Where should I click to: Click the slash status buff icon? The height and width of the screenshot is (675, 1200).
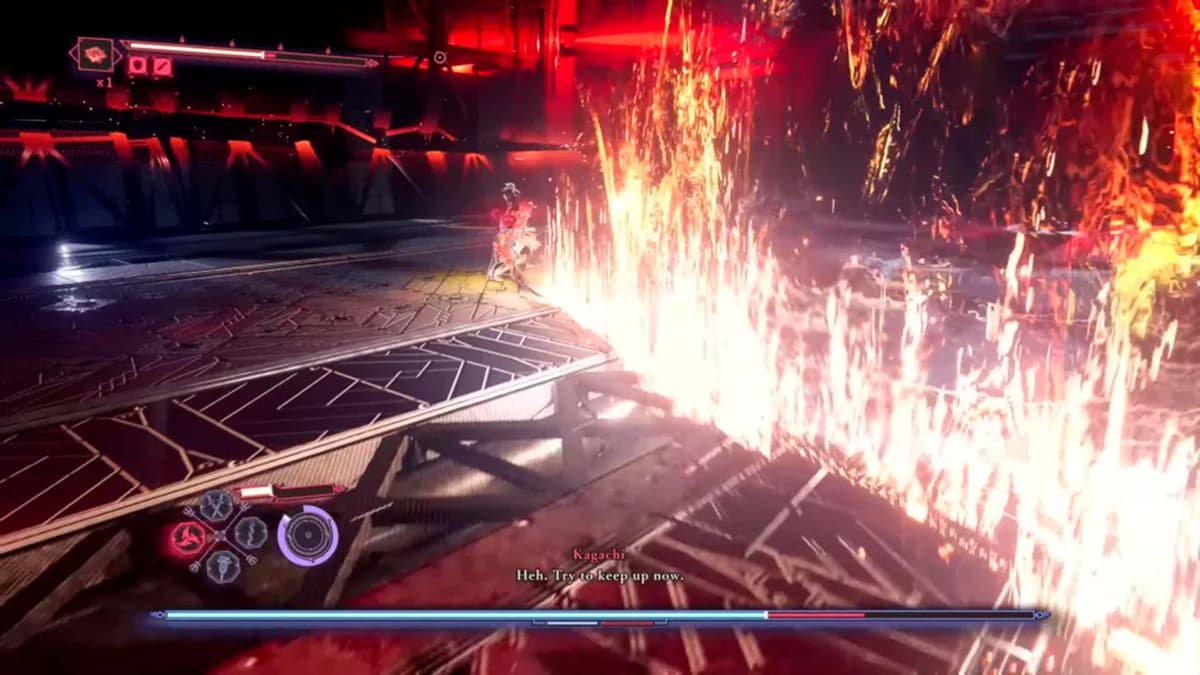click(161, 67)
